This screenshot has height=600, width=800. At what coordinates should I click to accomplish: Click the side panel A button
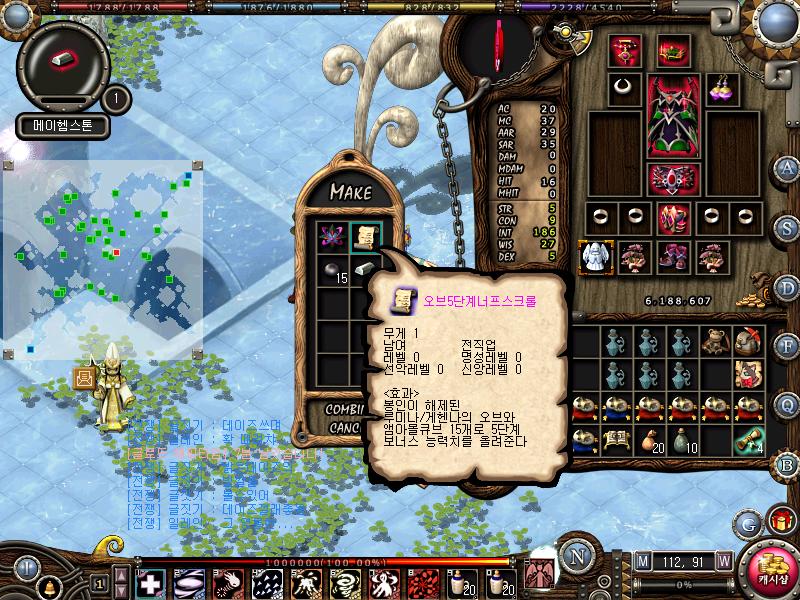pyautogui.click(x=788, y=168)
